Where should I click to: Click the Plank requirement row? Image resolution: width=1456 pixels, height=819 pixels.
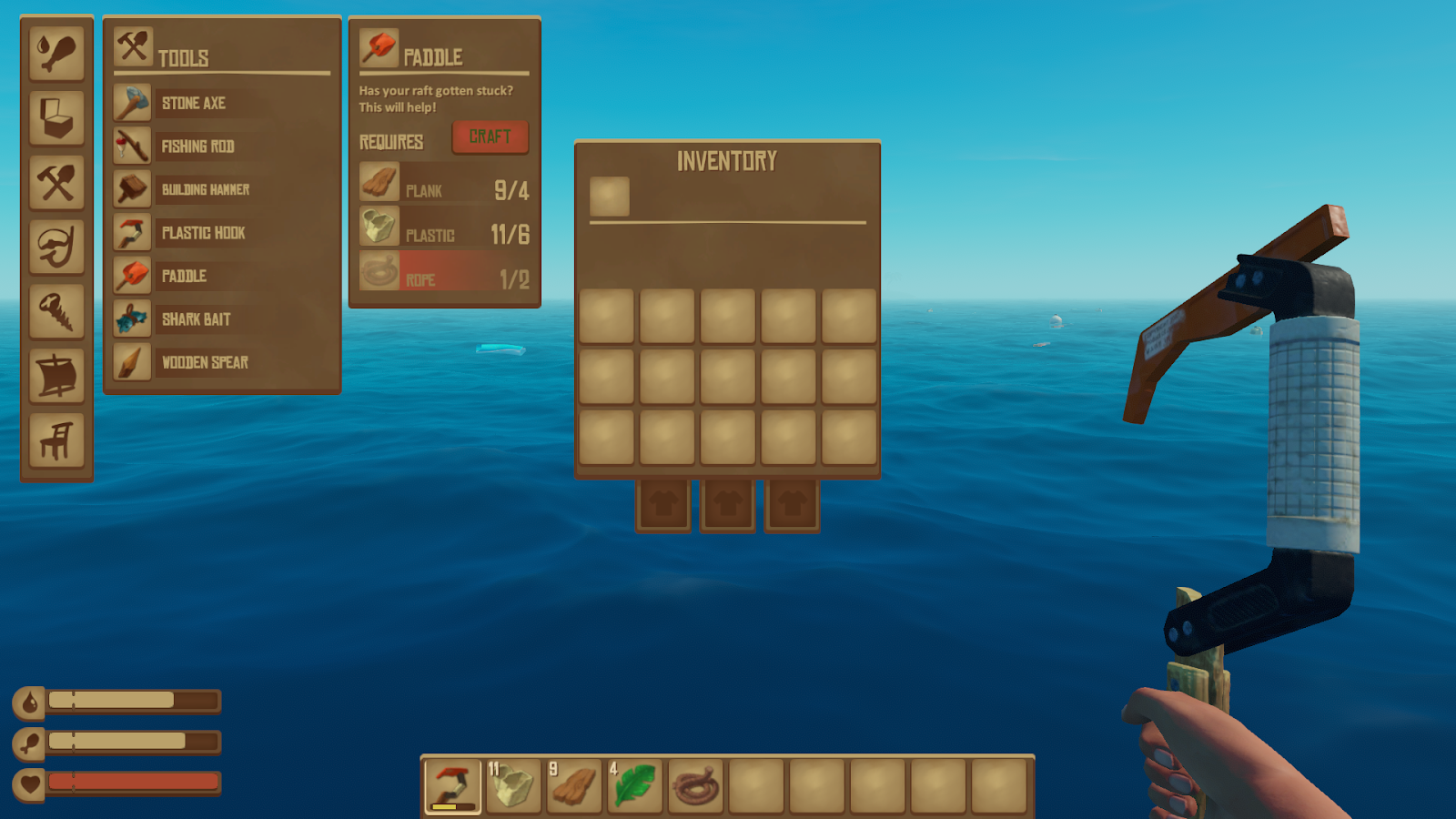[x=444, y=187]
